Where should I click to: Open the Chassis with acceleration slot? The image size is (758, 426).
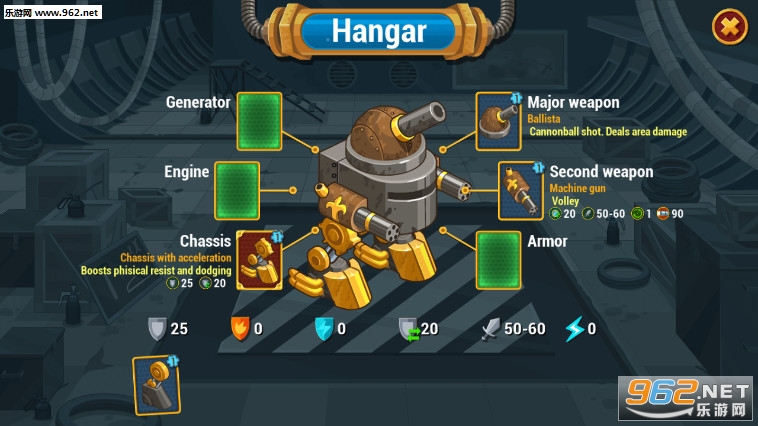(259, 260)
